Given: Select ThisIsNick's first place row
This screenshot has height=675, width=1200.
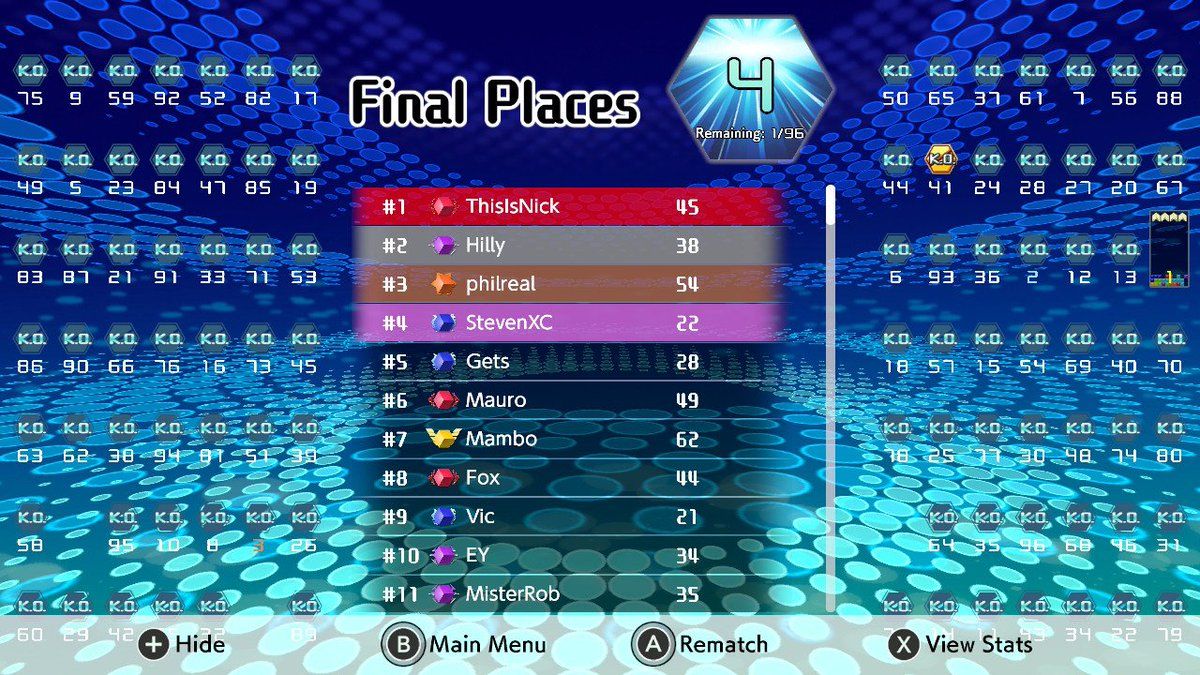Looking at the screenshot, I should [x=568, y=207].
